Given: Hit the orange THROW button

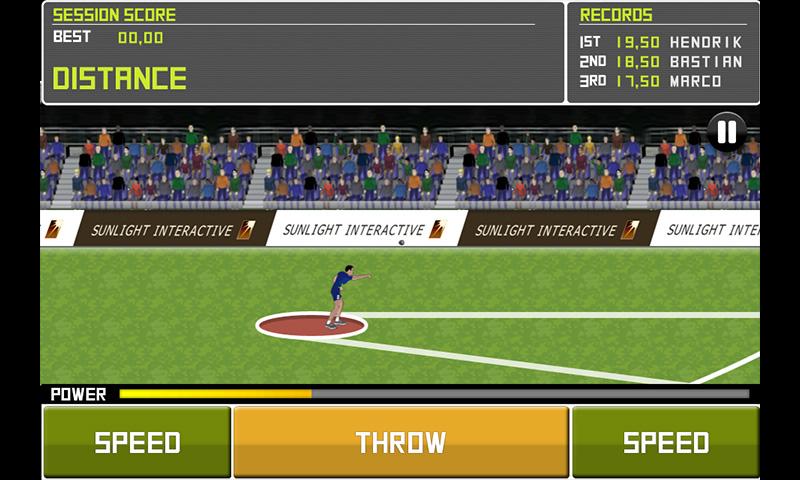Looking at the screenshot, I should tap(401, 441).
